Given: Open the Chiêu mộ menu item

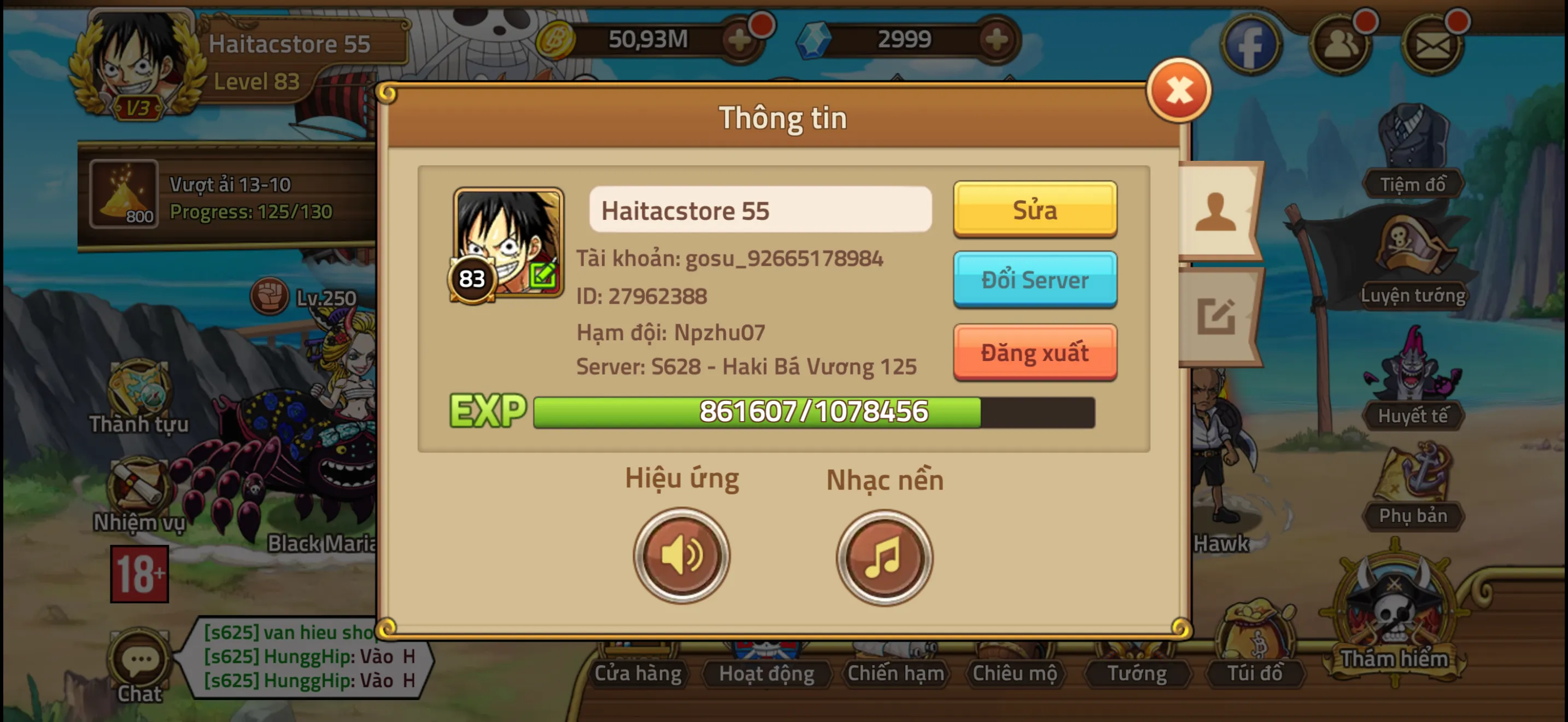Looking at the screenshot, I should pyautogui.click(x=1015, y=673).
